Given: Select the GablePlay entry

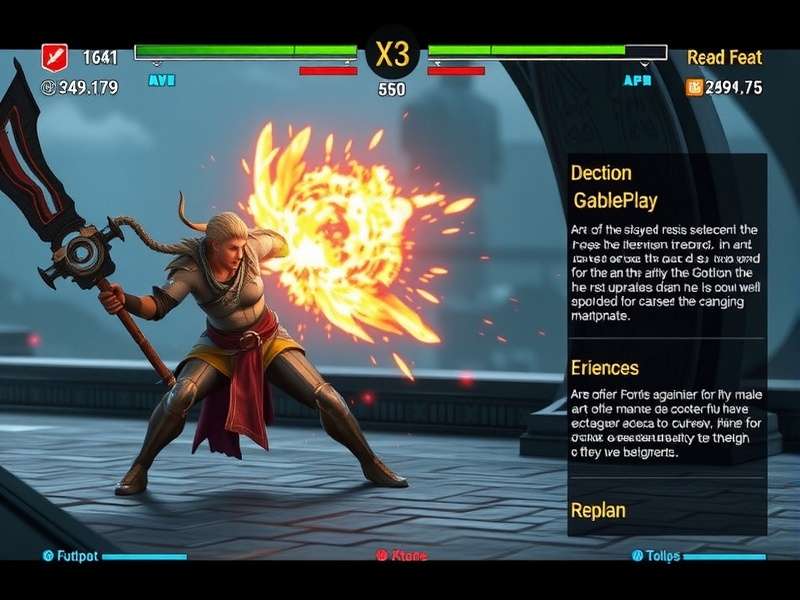Looking at the screenshot, I should coord(615,201).
